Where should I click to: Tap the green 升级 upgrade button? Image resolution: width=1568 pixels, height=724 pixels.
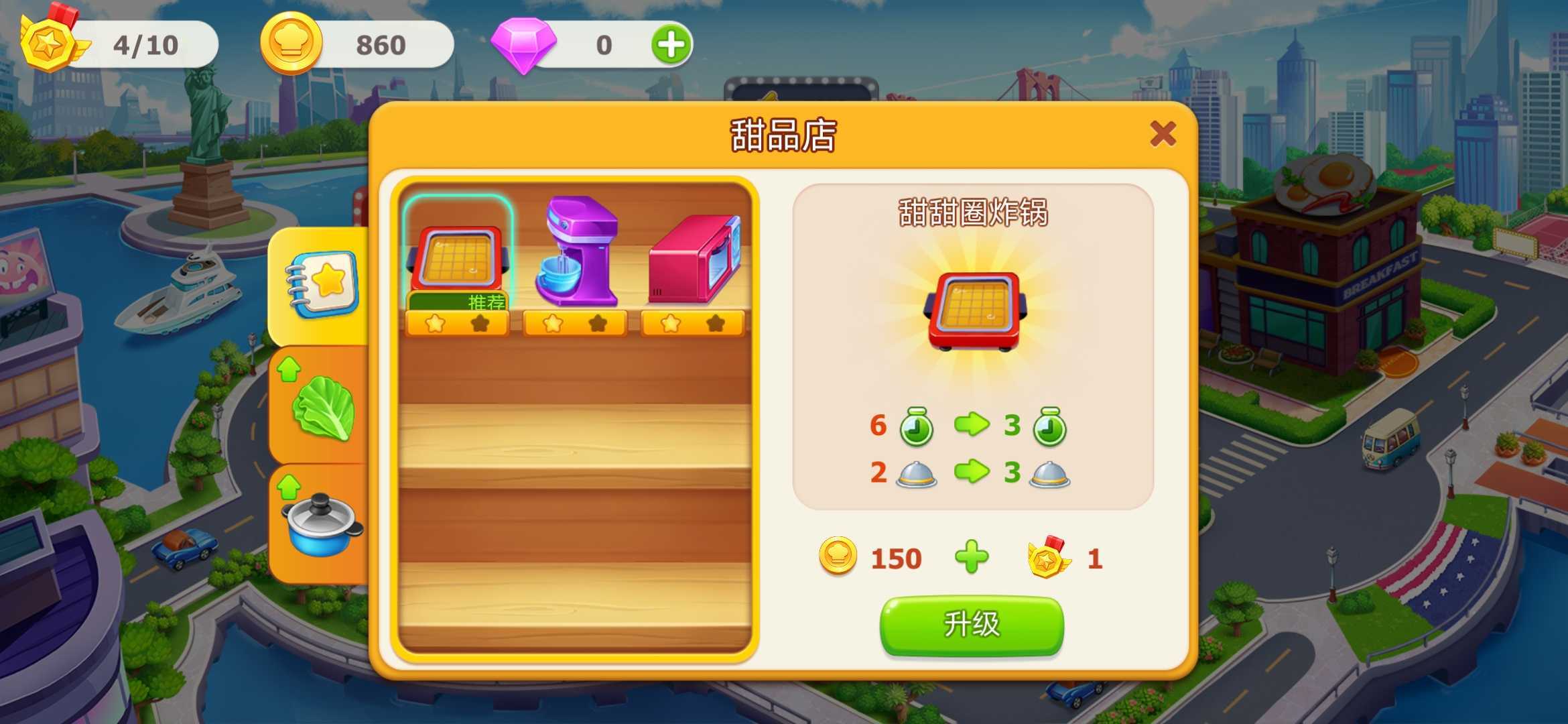pyautogui.click(x=971, y=625)
